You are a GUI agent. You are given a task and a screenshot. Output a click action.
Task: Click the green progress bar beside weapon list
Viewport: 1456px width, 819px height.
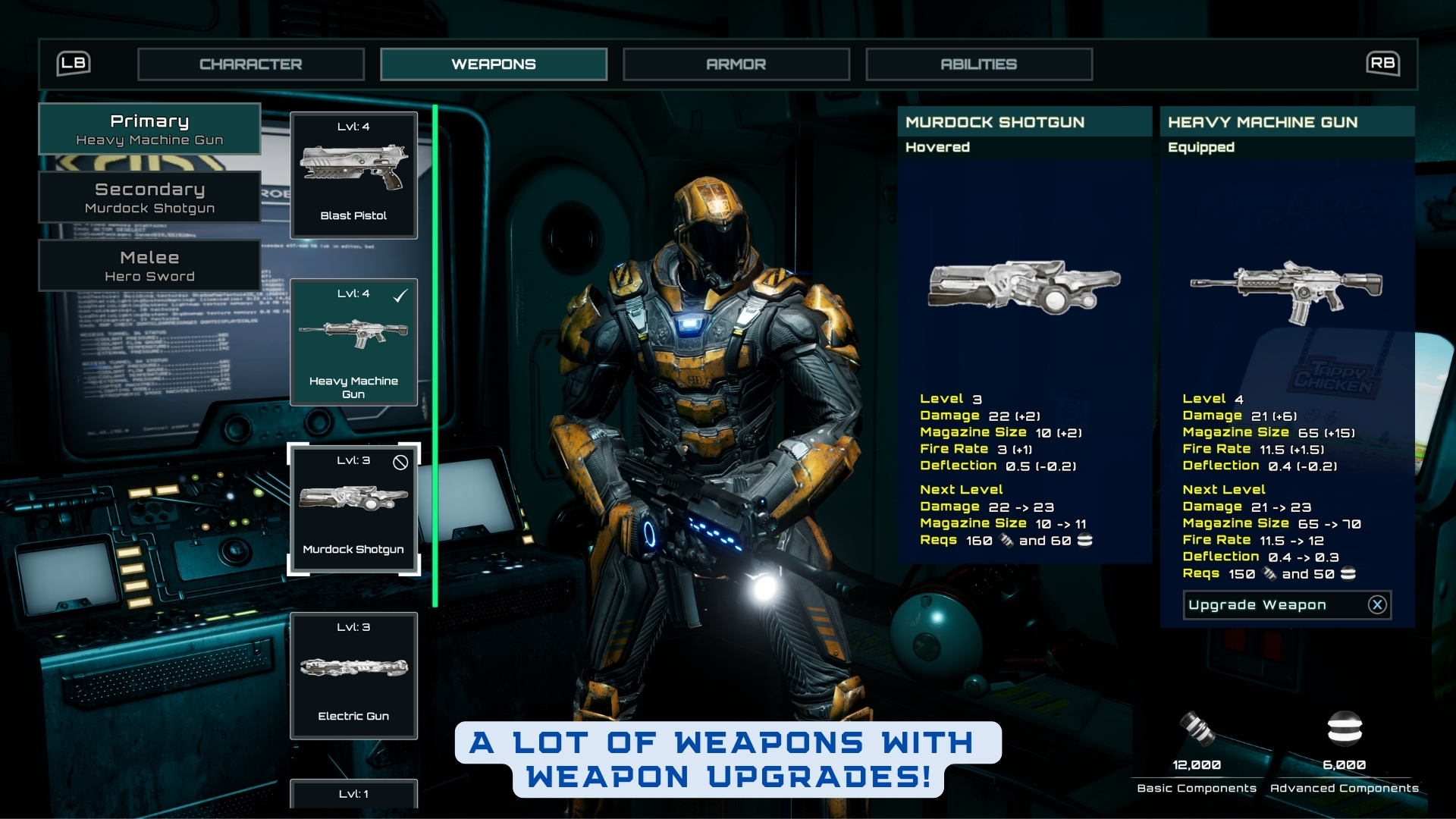point(435,356)
